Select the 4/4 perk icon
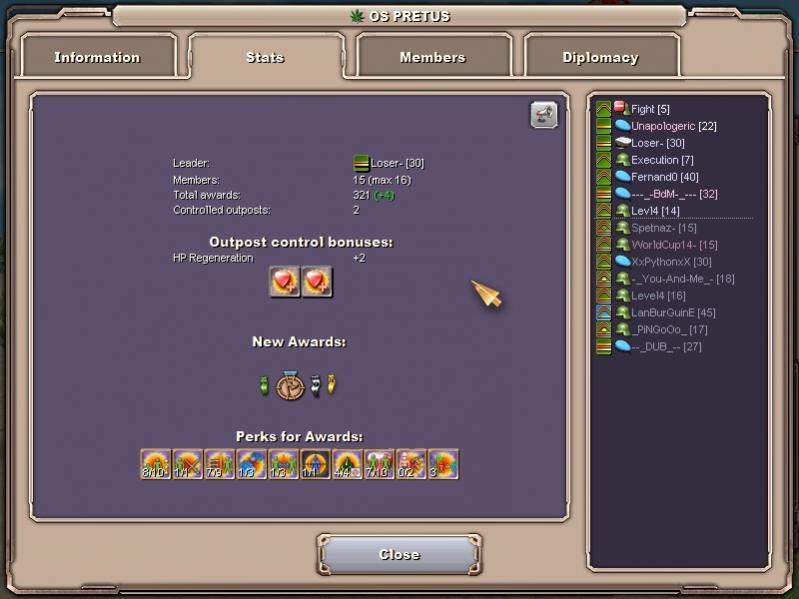Image resolution: width=799 pixels, height=599 pixels. [x=347, y=464]
